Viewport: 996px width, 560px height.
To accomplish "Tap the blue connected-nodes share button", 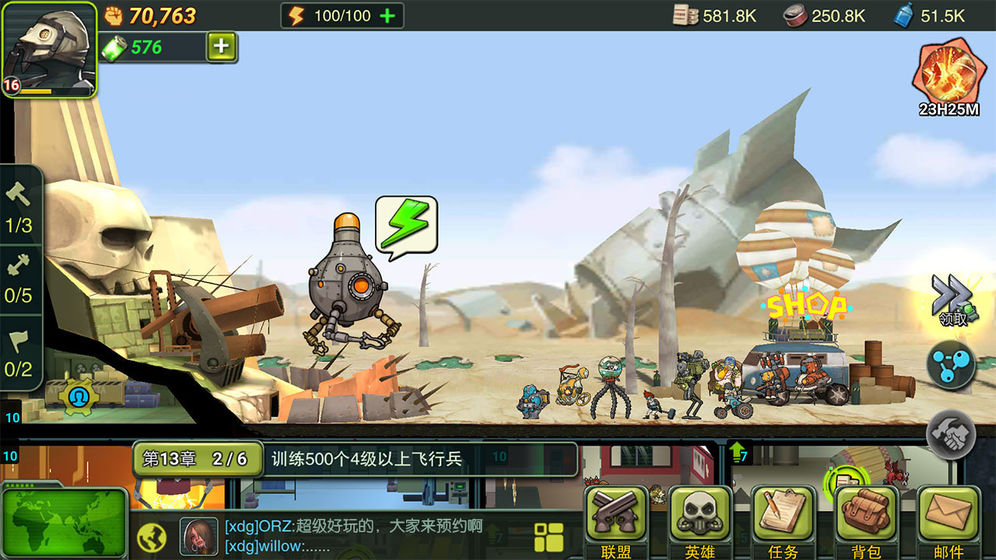I will pos(950,364).
